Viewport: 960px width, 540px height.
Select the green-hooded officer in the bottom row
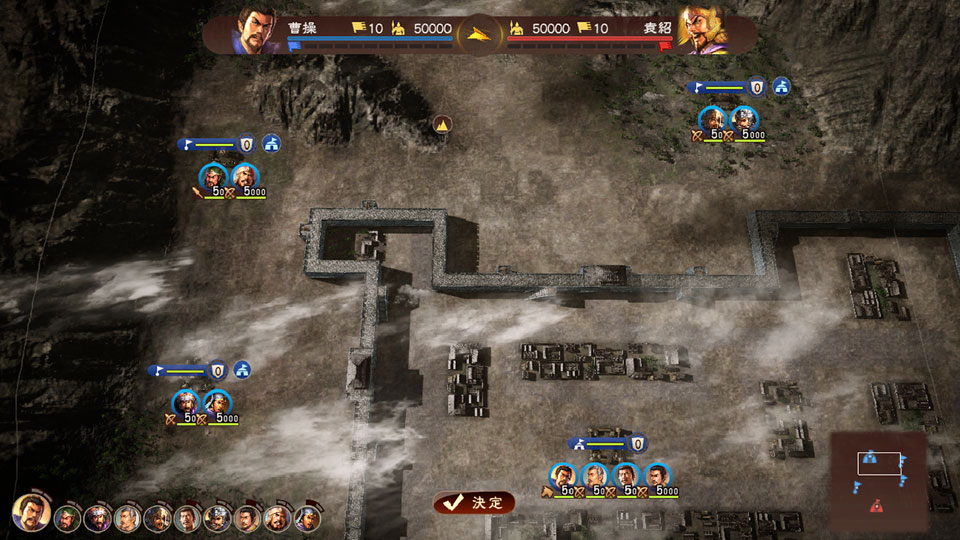pos(68,518)
